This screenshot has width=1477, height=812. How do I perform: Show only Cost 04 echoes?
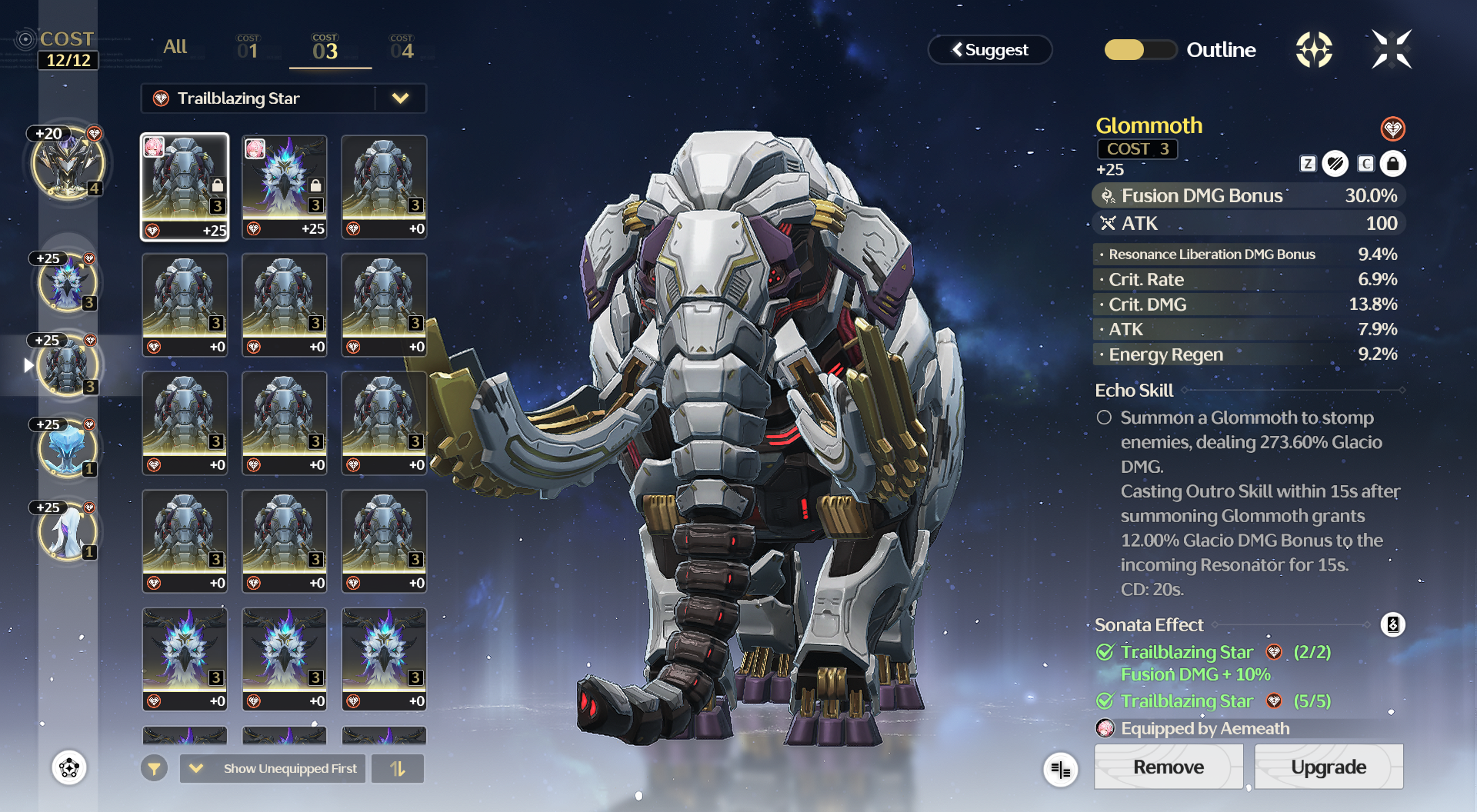pos(402,48)
